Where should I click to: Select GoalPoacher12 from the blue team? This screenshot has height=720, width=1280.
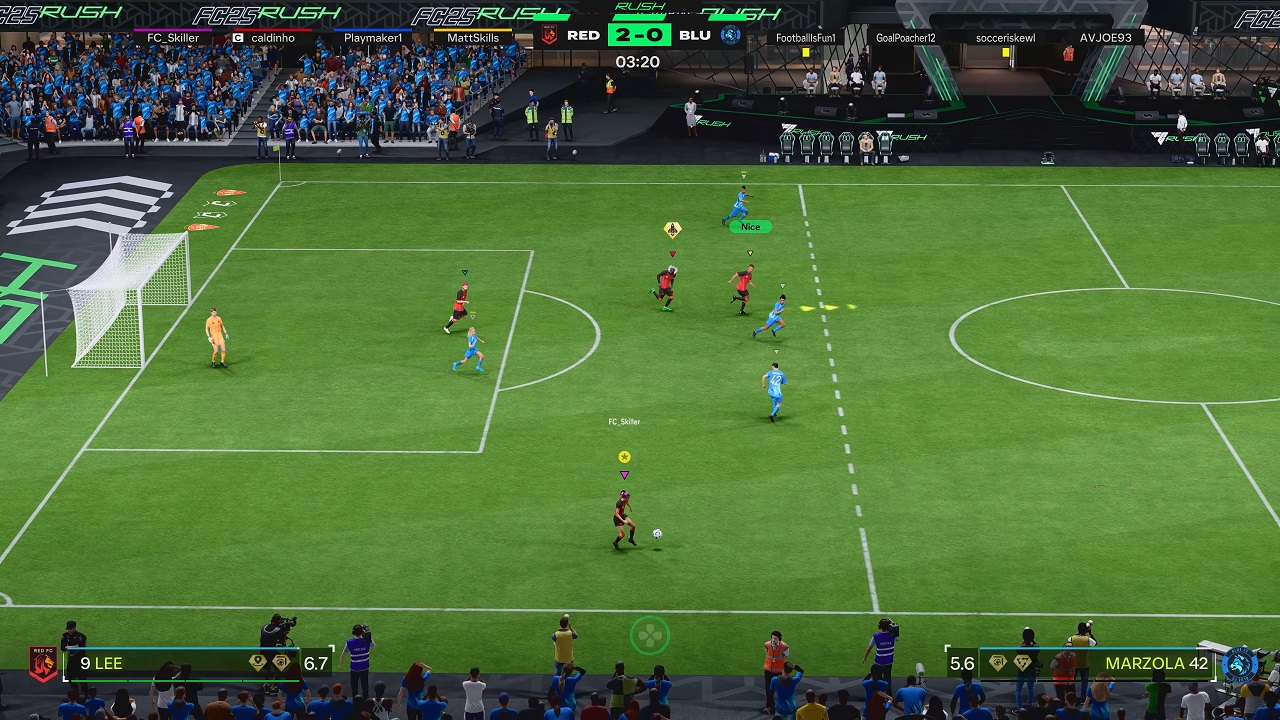click(905, 38)
